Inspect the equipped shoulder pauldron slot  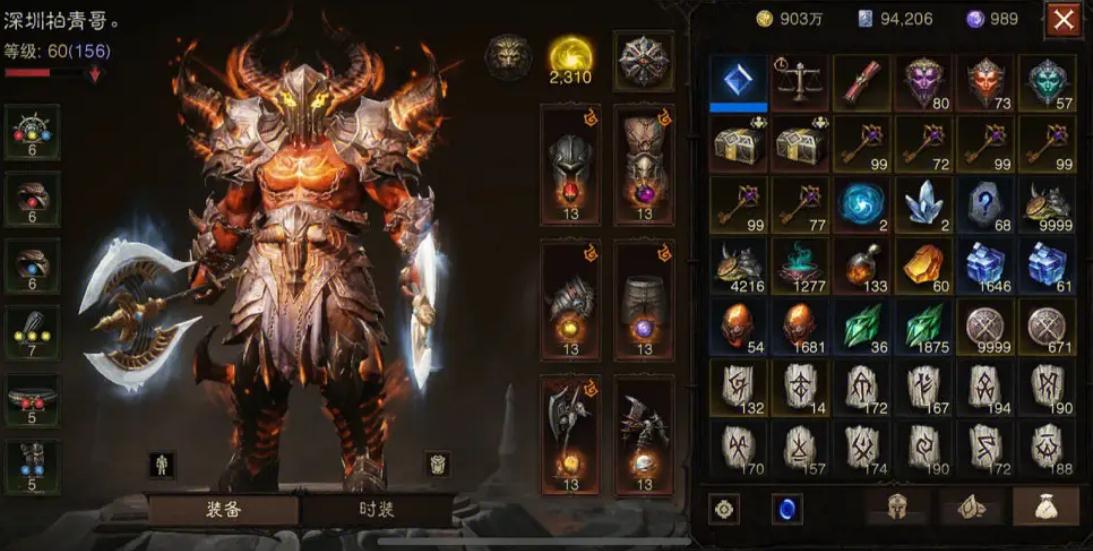571,299
